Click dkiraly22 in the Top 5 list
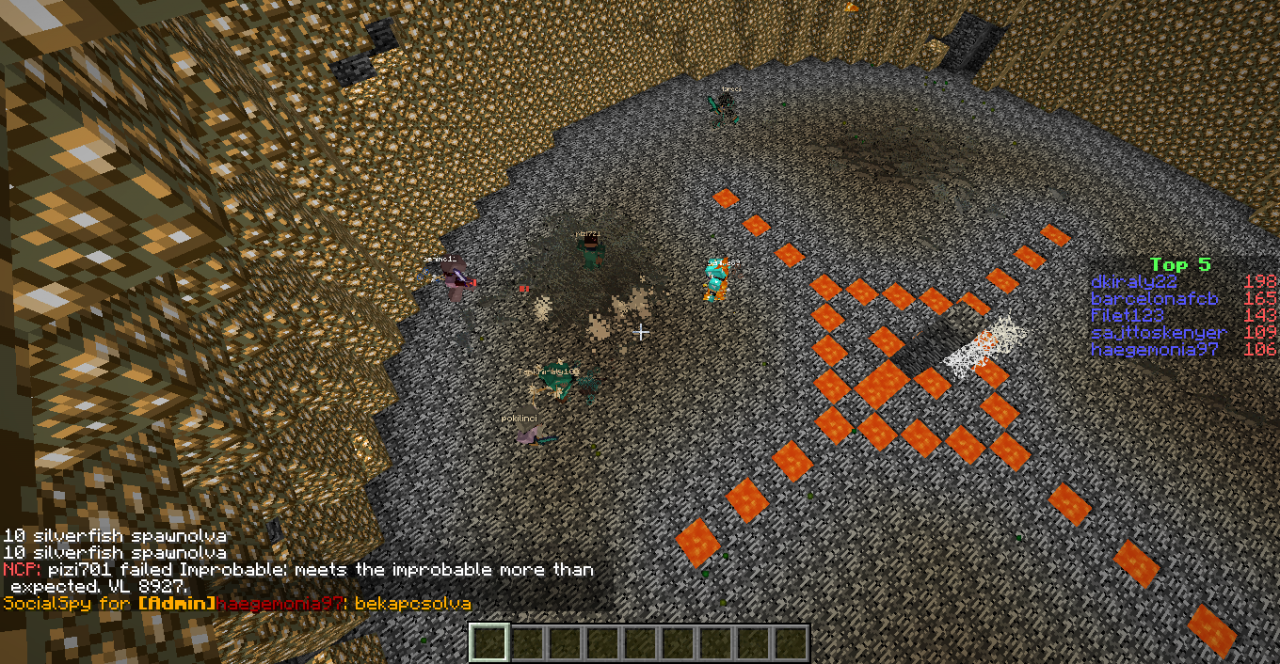1280x664 pixels. (x=1133, y=282)
